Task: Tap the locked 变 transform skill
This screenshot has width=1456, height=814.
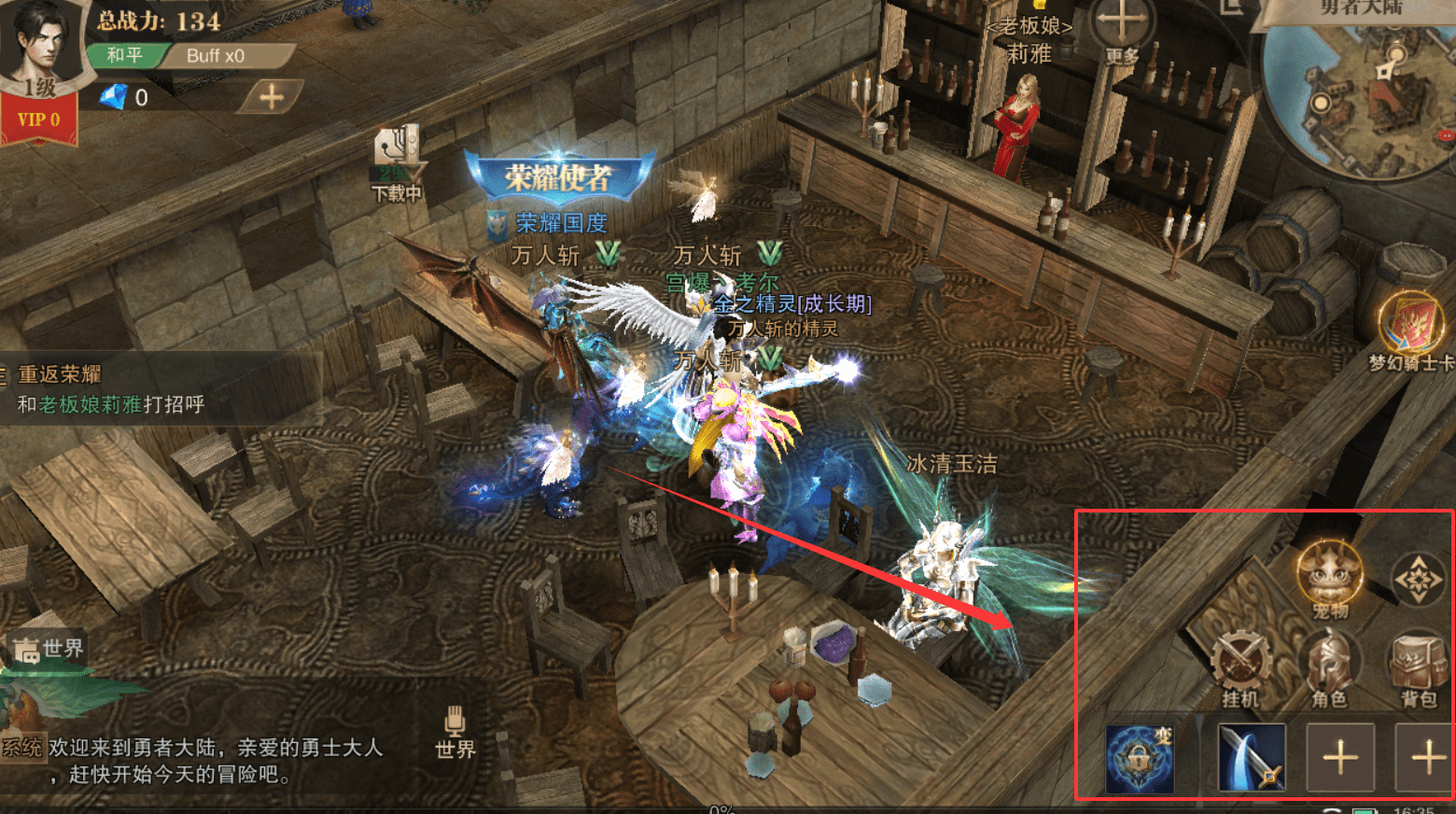Action: tap(1140, 757)
